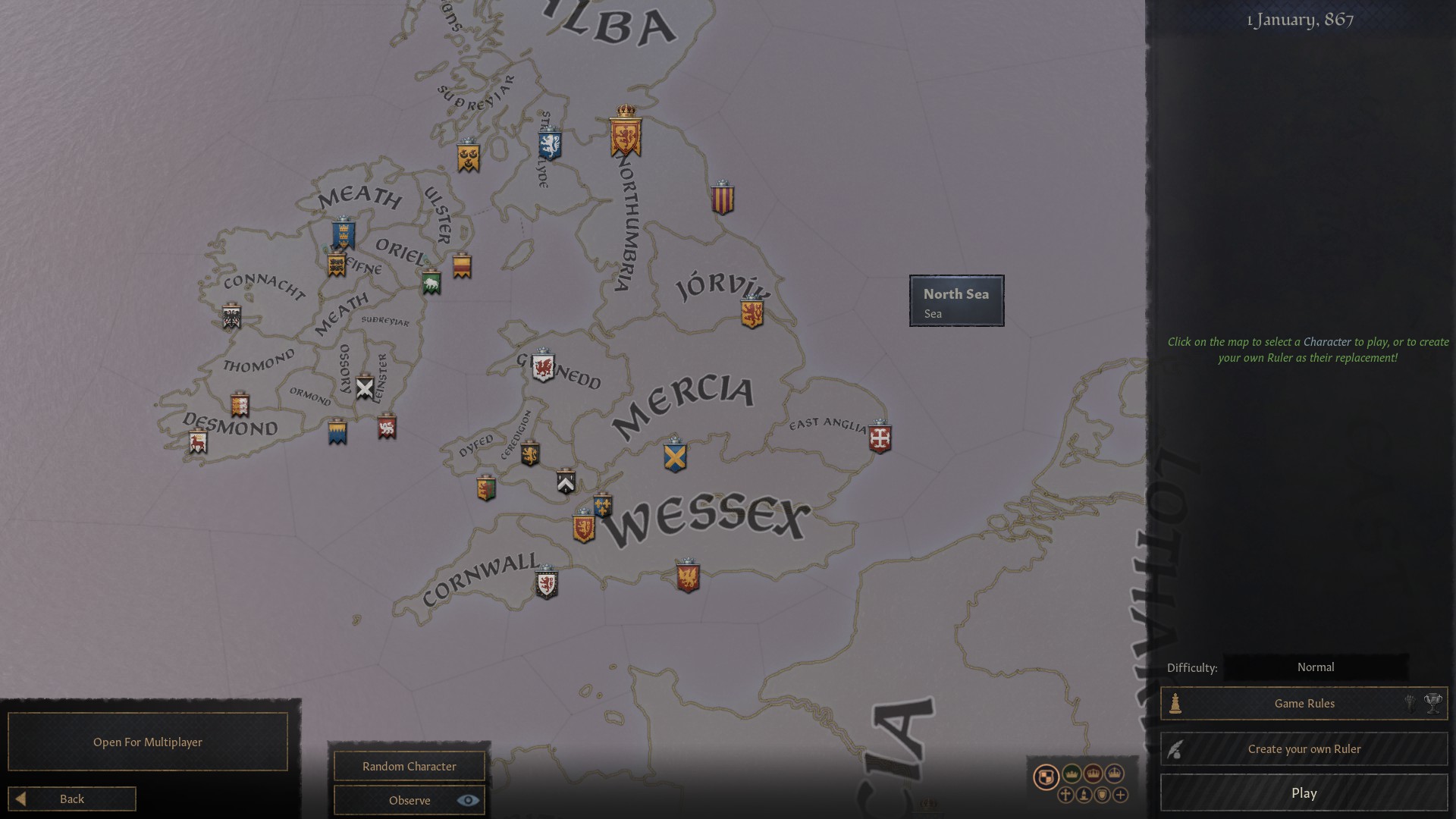Click the Strathclyde blue banner near Alba
Viewport: 1456px width, 819px height.
click(548, 144)
